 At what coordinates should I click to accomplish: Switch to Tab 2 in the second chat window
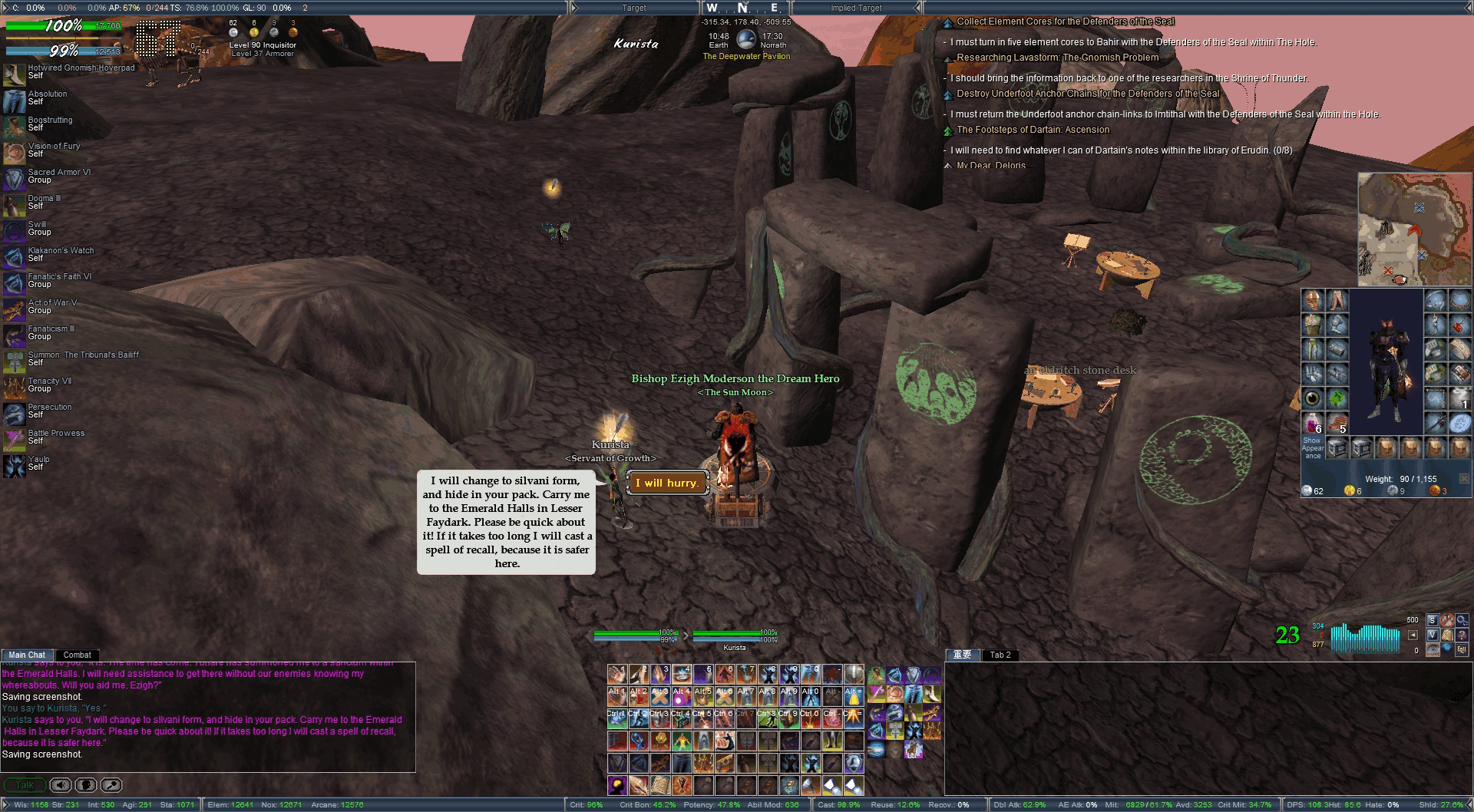[1000, 655]
